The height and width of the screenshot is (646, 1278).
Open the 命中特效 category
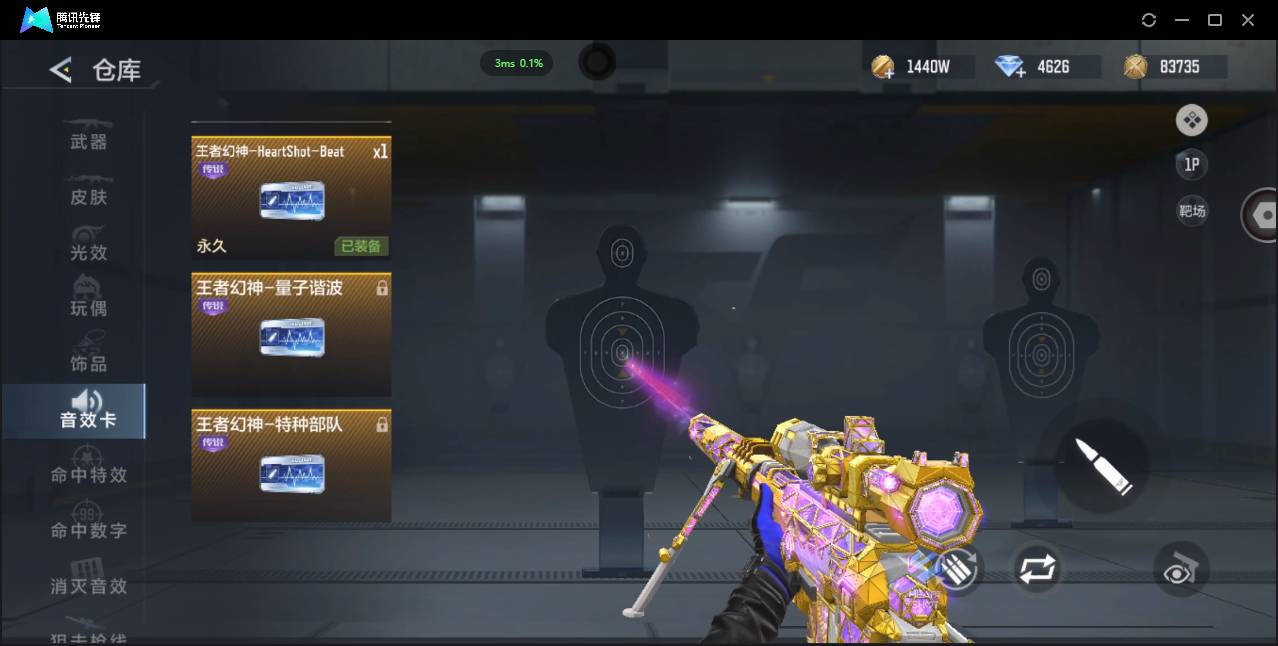(x=88, y=475)
